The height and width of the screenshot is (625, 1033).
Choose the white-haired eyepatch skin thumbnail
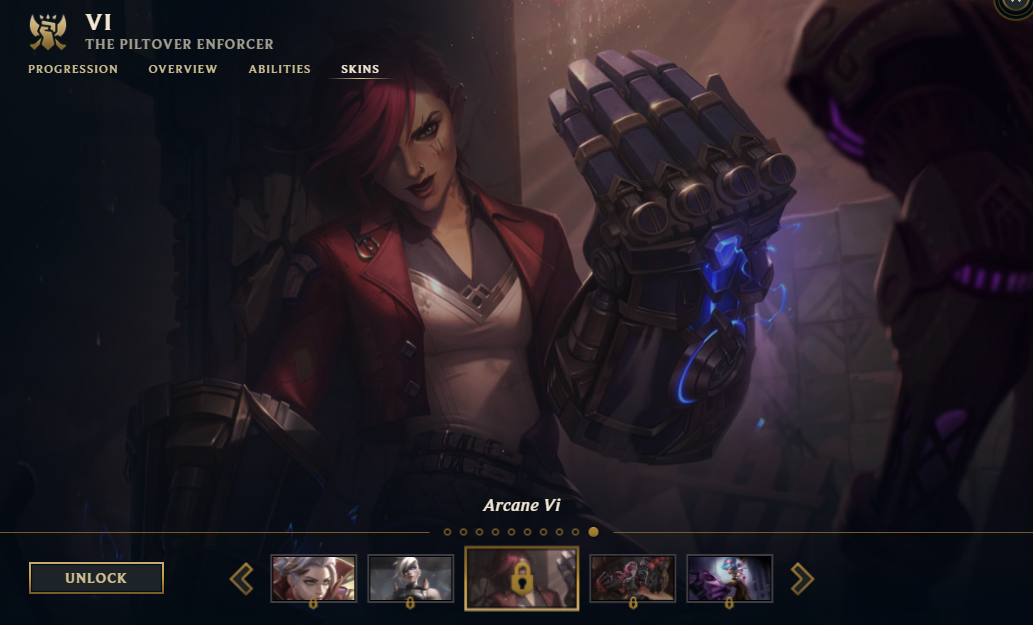click(411, 578)
